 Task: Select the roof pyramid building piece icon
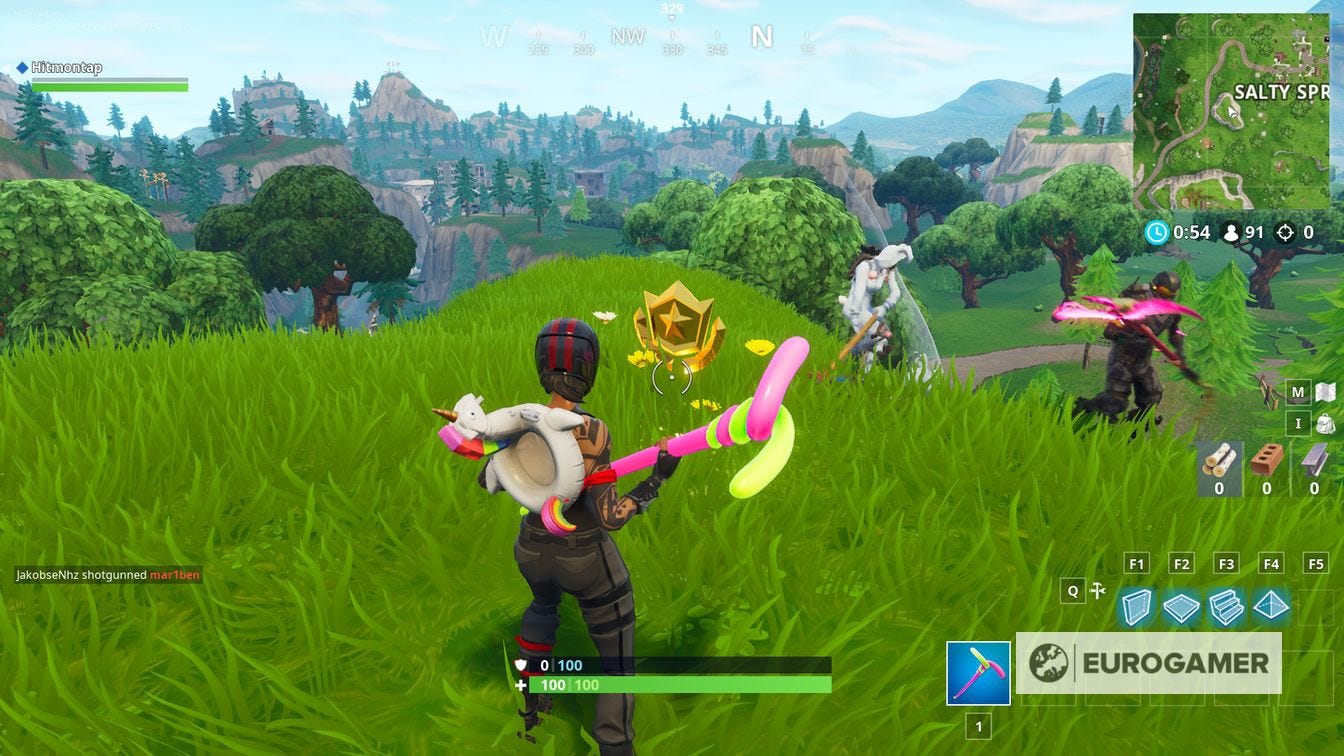click(x=1273, y=605)
